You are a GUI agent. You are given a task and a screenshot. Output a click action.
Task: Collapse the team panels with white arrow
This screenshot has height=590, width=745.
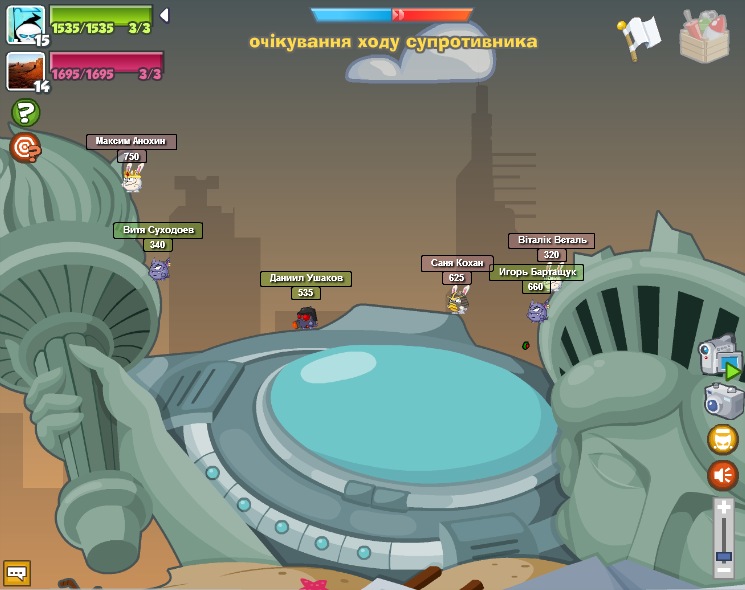(x=164, y=15)
